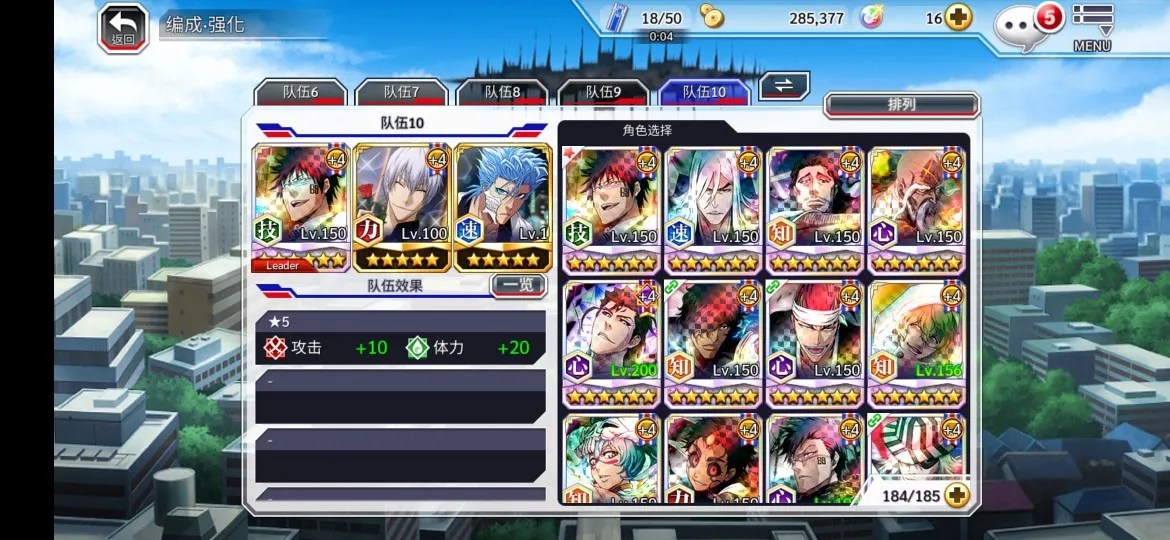Select the blue-haired Lv.1 team member
1170x540 pixels.
(x=503, y=207)
